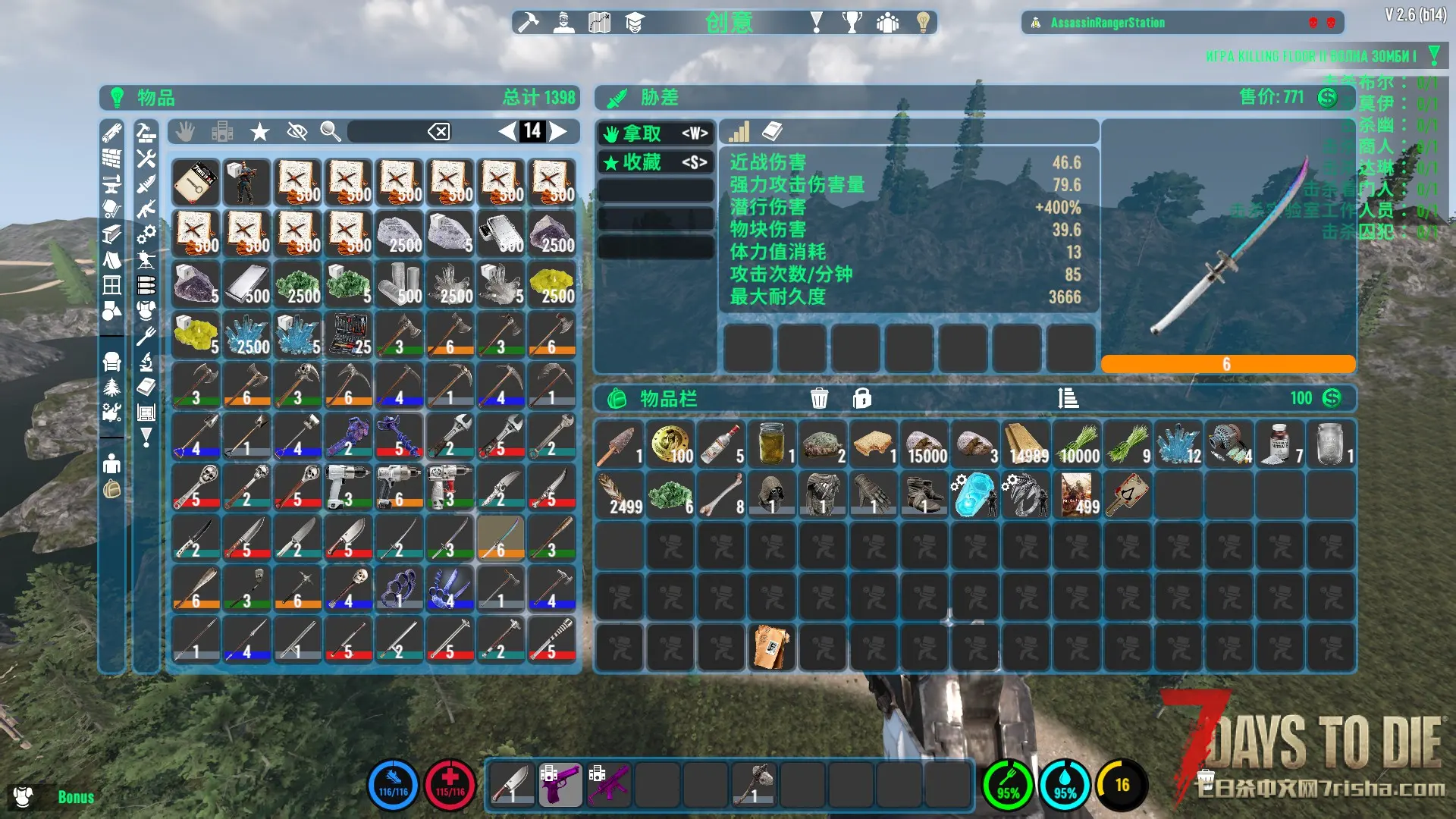Select the glass jar in backpack
This screenshot has width=1456, height=819.
pyautogui.click(x=772, y=444)
